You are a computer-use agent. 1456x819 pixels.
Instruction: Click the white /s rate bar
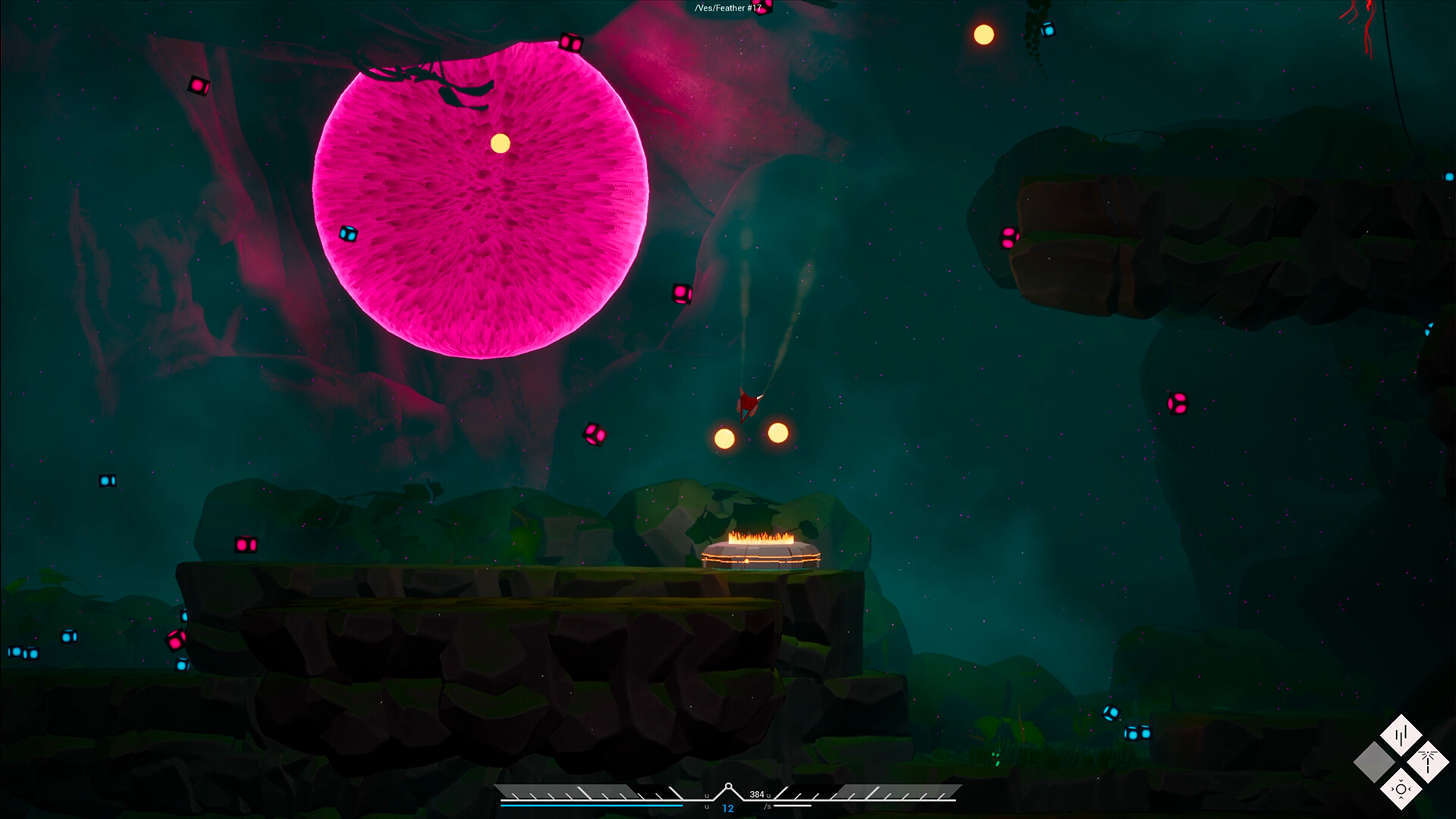click(792, 805)
